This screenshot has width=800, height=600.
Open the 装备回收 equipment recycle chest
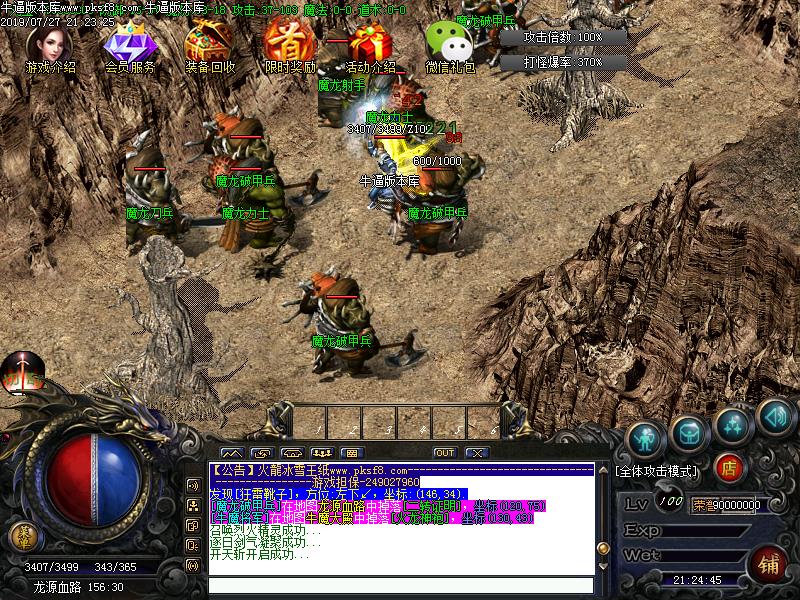tap(209, 45)
